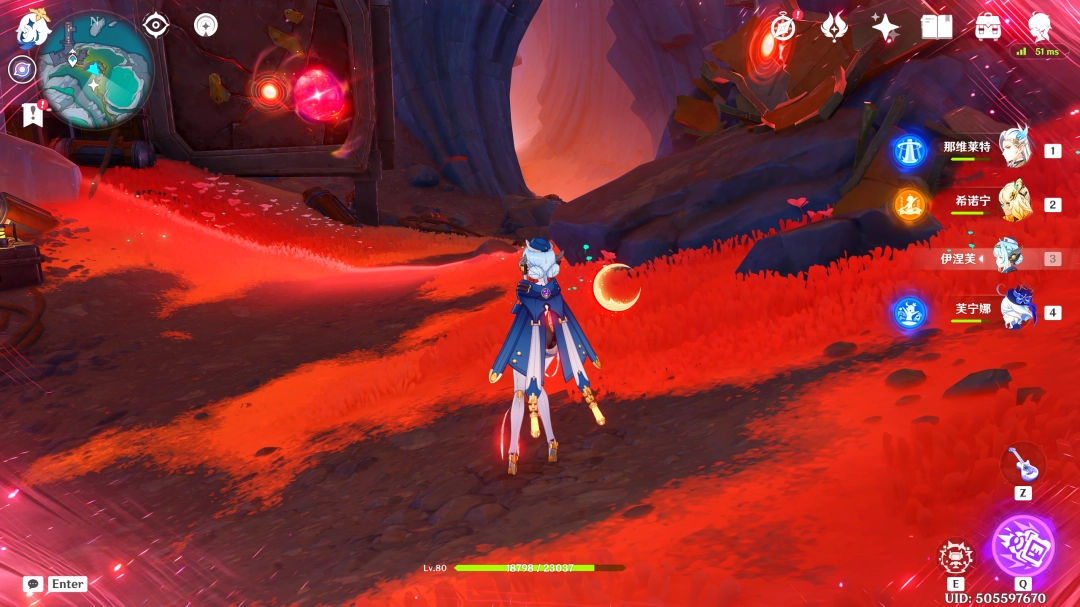
Task: Unleash the glowing purple Elemental Burst
Action: point(1022,546)
